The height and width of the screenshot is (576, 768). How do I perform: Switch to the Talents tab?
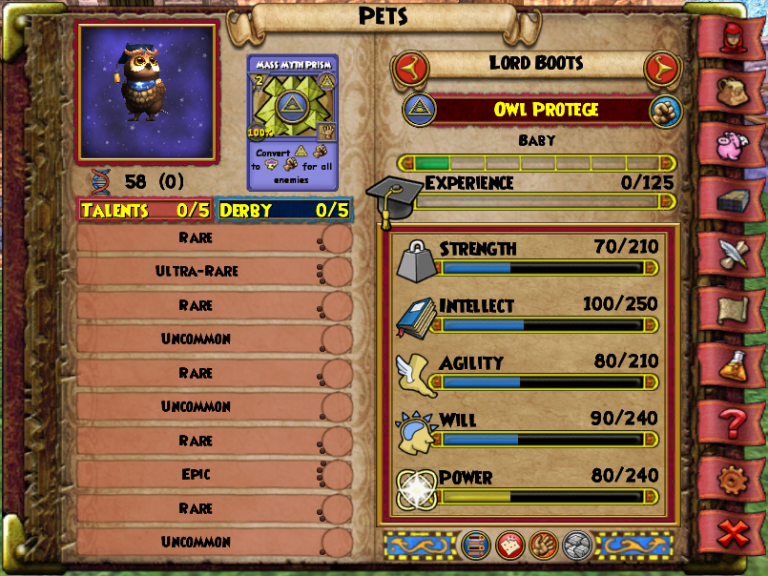coord(145,210)
